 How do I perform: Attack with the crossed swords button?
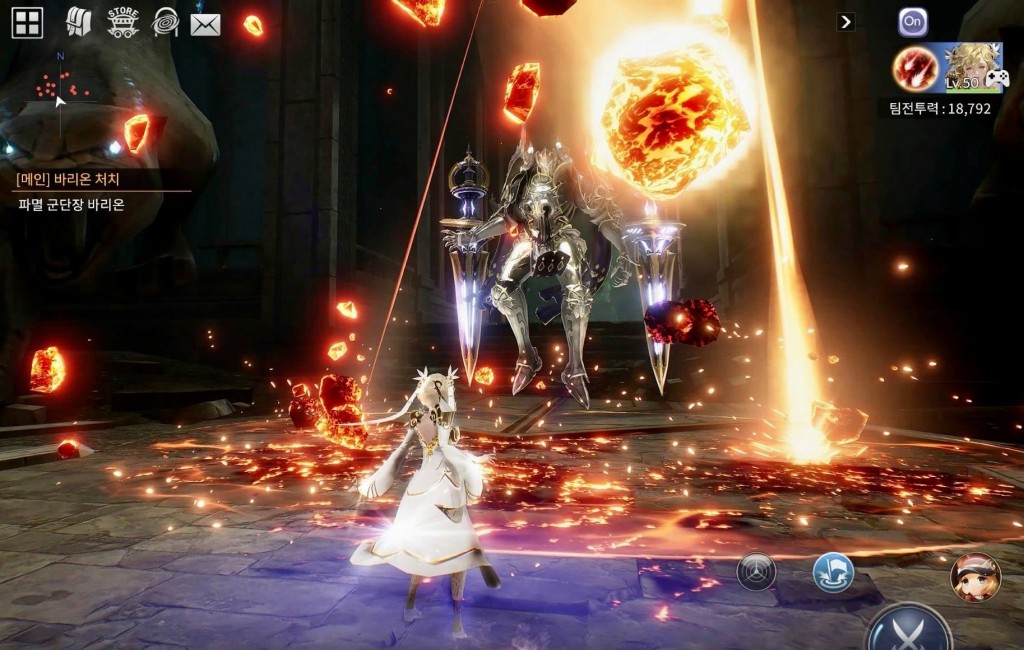(x=909, y=630)
